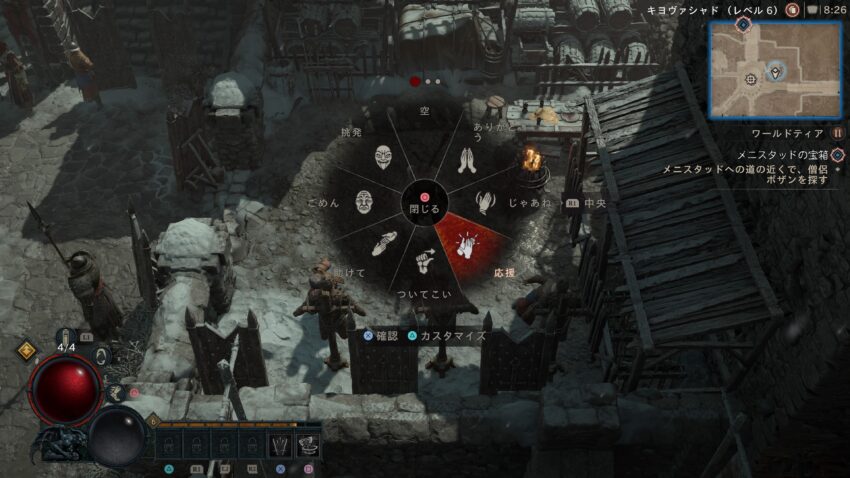Open the minimap
The height and width of the screenshot is (478, 850).
(x=775, y=70)
